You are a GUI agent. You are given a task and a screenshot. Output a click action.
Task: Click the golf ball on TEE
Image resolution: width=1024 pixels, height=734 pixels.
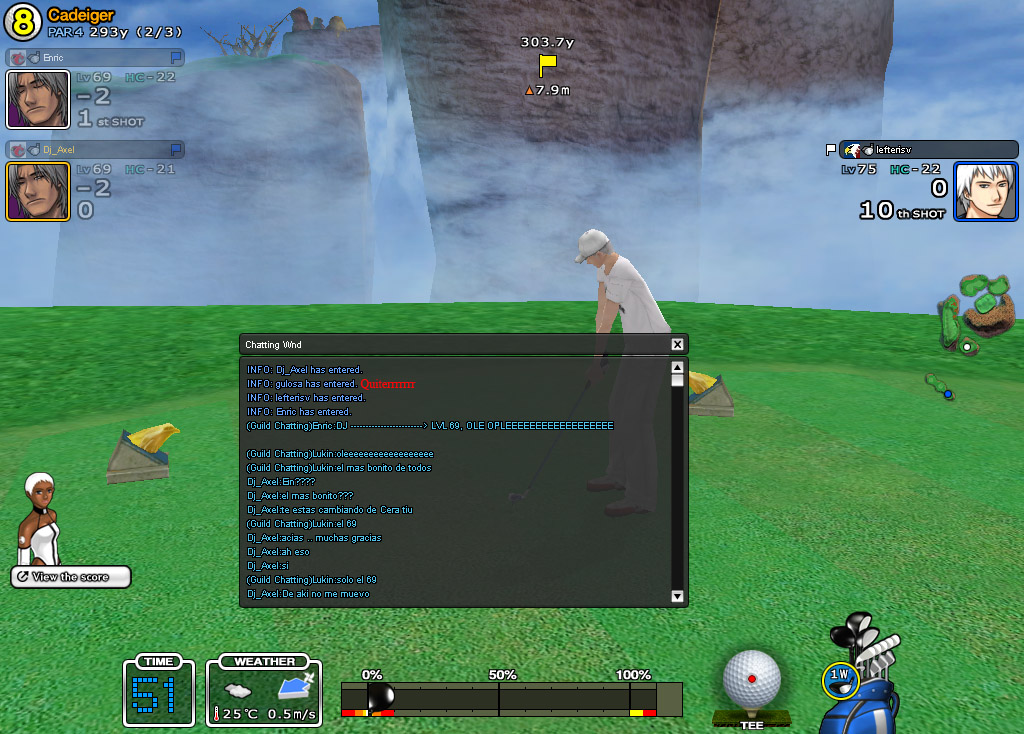tap(751, 678)
